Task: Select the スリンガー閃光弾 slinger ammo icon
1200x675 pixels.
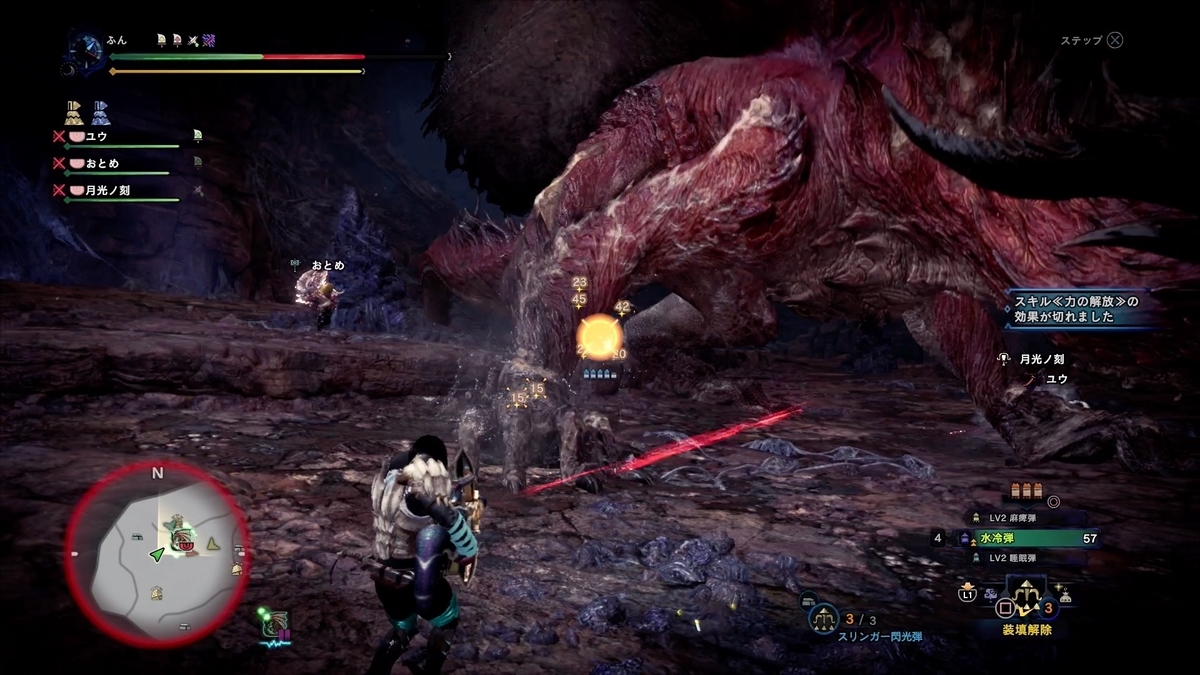Action: [x=824, y=619]
